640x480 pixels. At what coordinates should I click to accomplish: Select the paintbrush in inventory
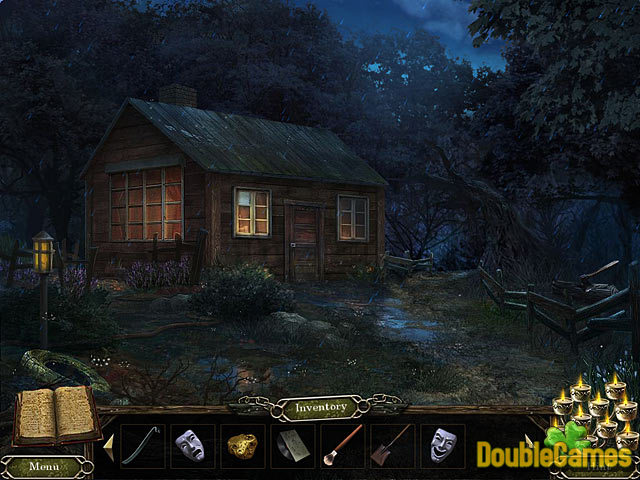[x=340, y=446]
